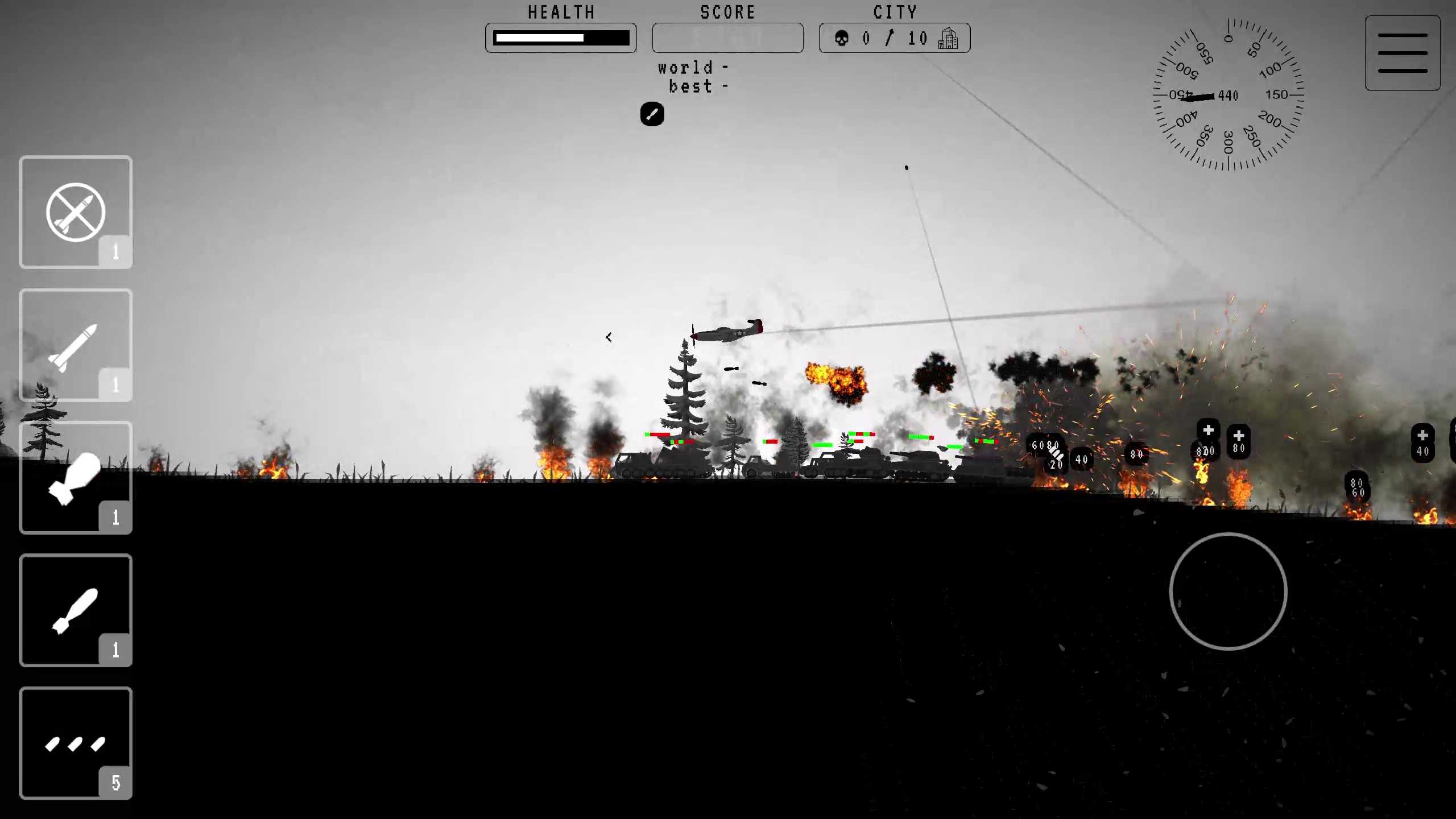The image size is (1456, 819).
Task: Click the speed readout showing 440
Action: 1227,96
